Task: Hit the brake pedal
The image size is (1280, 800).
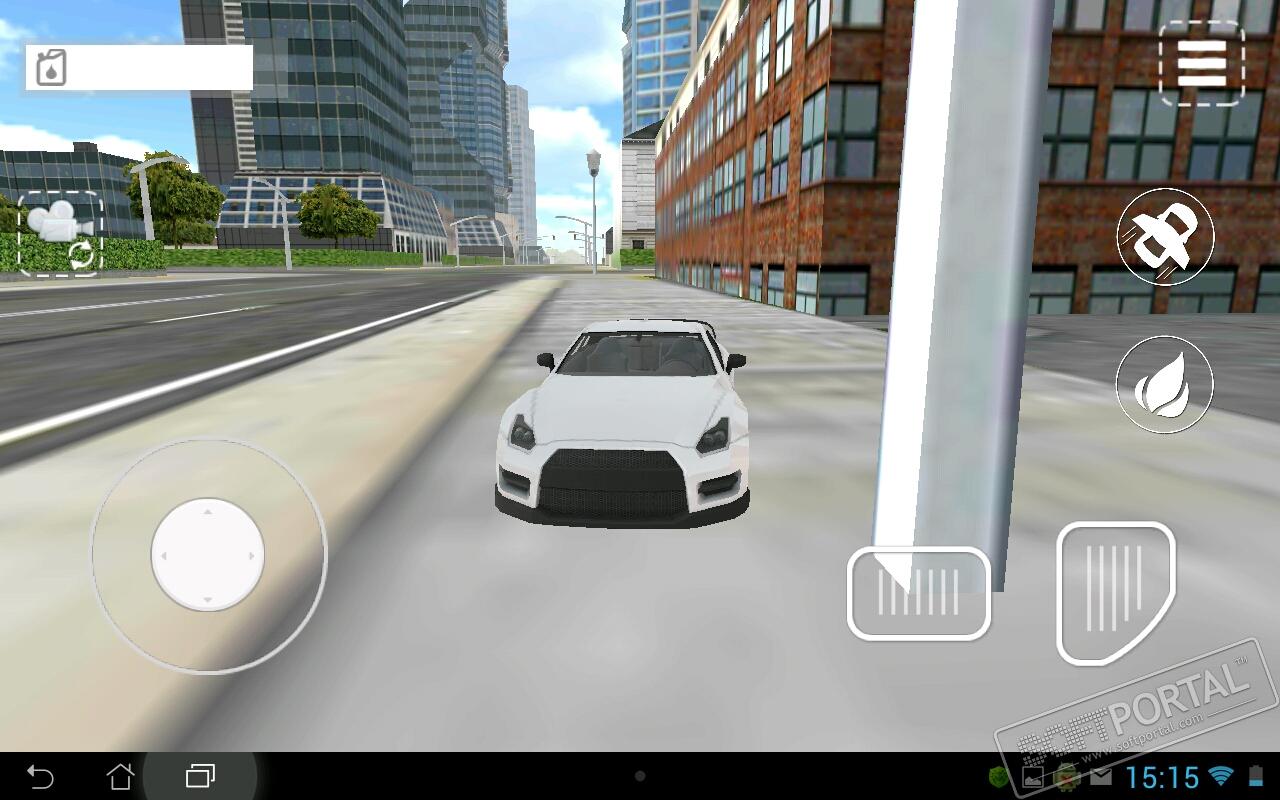Action: 918,593
